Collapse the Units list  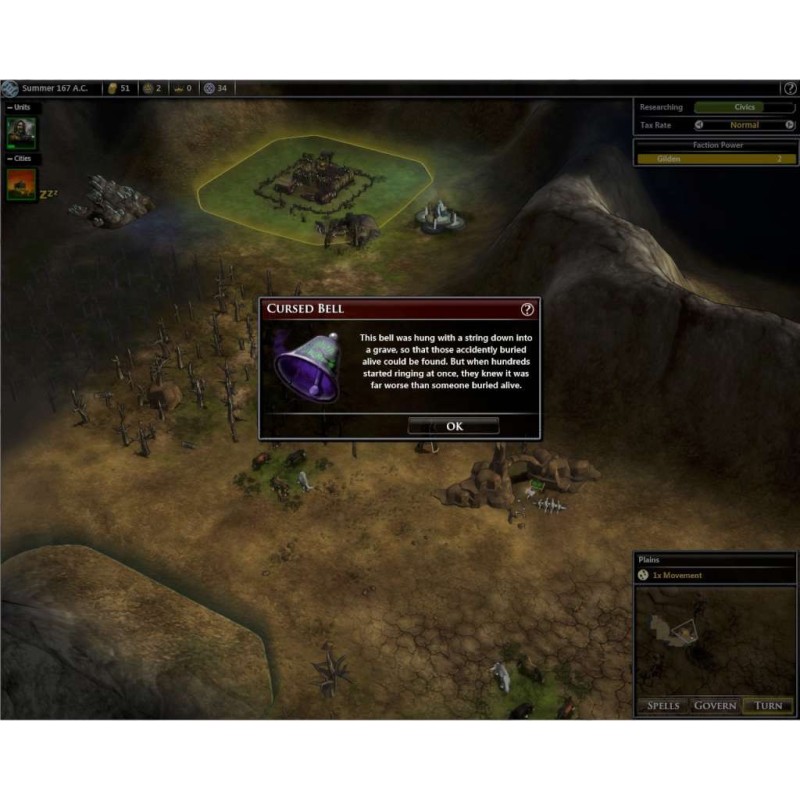pyautogui.click(x=10, y=107)
